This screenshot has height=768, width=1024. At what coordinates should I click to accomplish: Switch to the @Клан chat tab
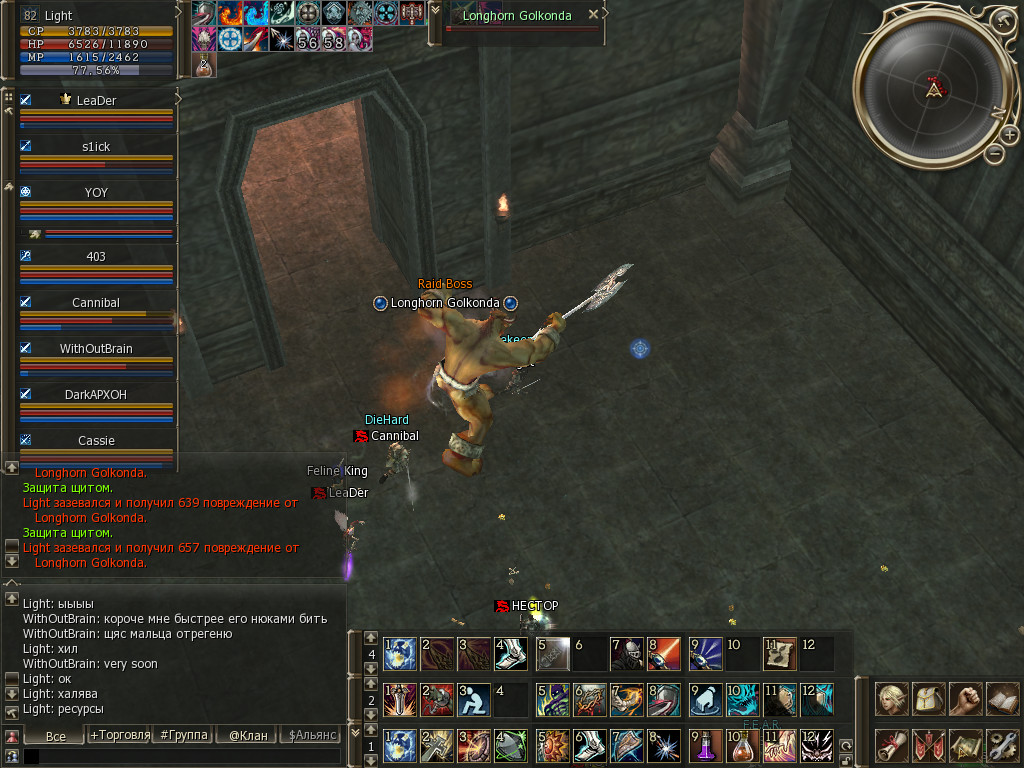(248, 735)
